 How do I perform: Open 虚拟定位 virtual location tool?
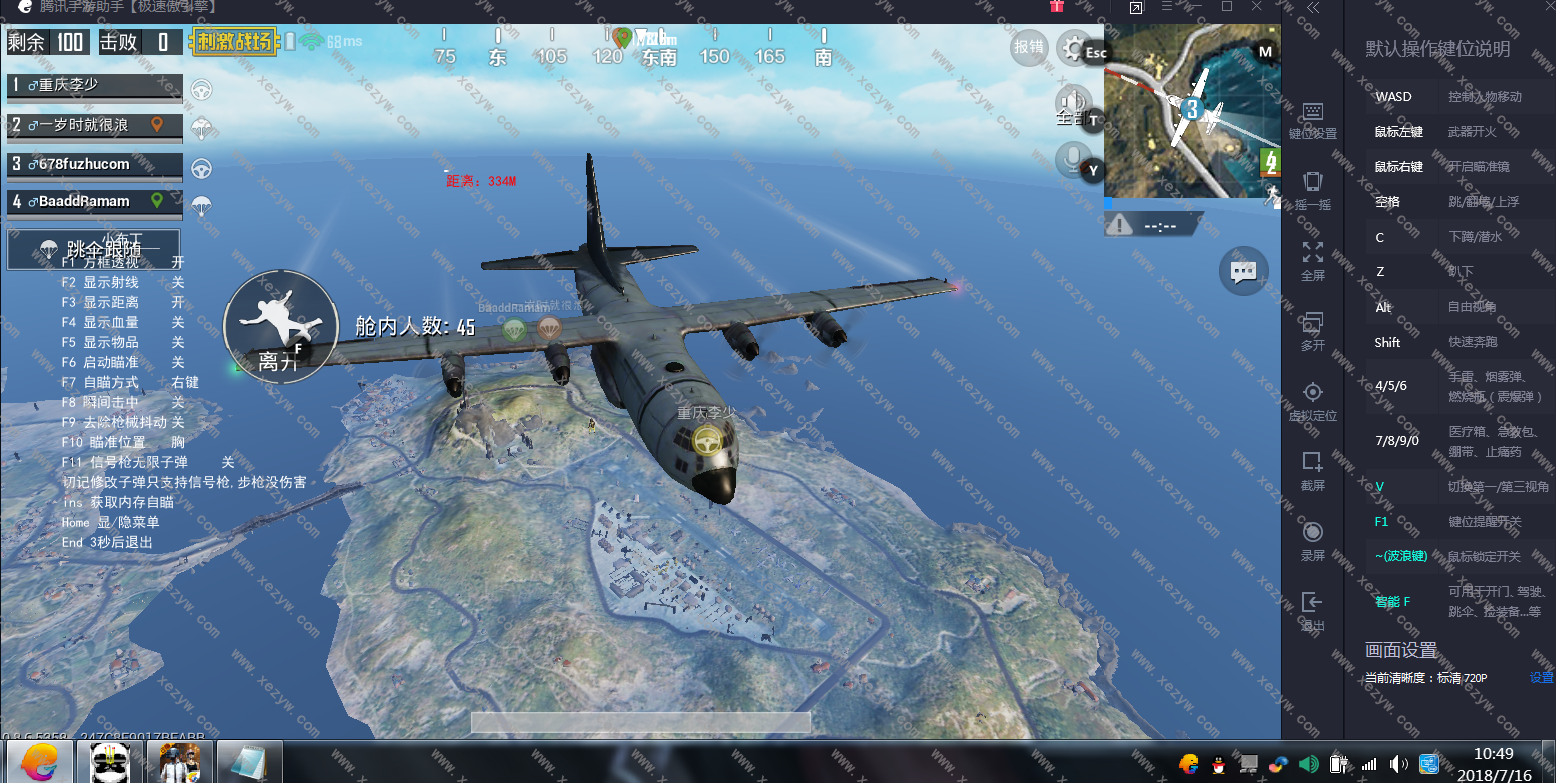coord(1313,400)
